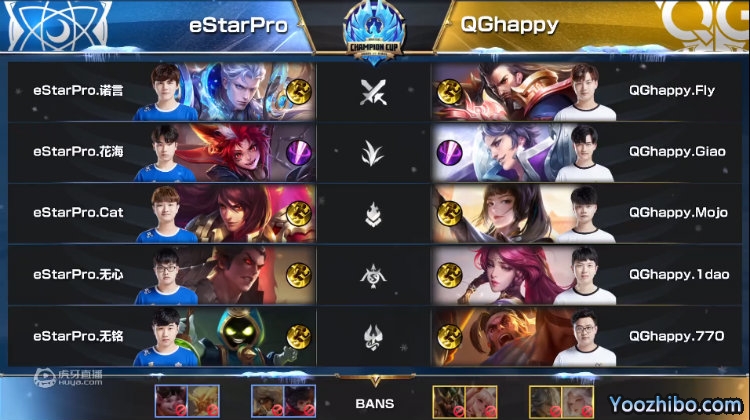Click the Huya.com stream watermark
The height and width of the screenshot is (420, 750).
(x=70, y=379)
